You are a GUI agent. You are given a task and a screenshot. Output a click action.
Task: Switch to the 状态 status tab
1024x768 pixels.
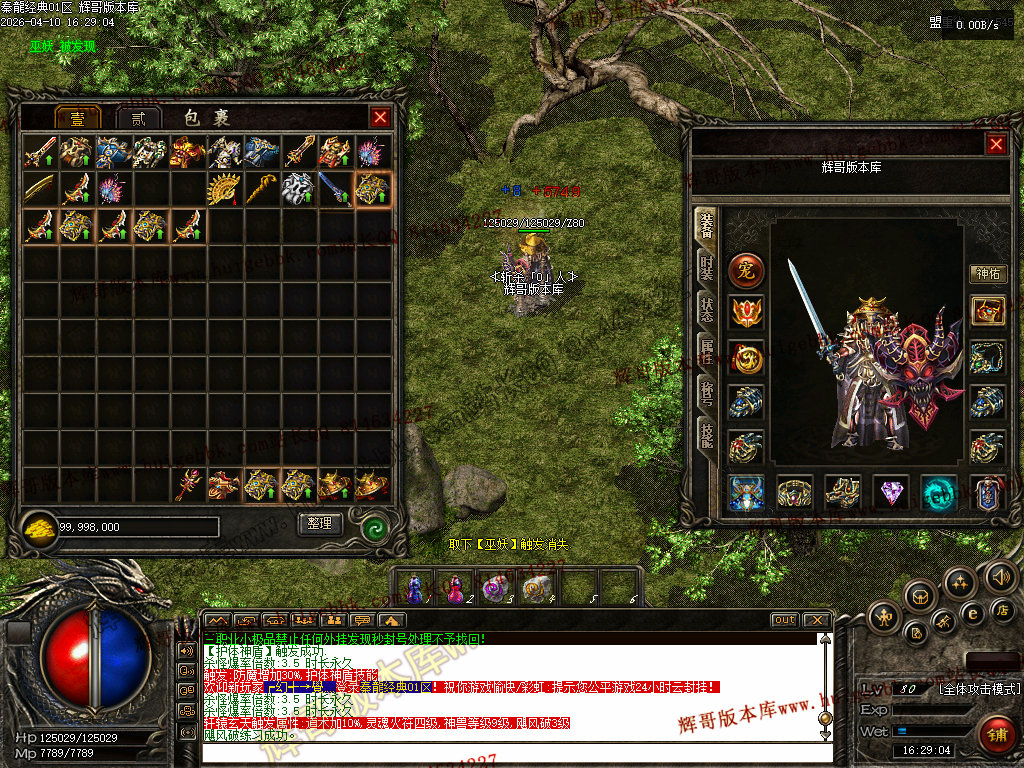pos(706,310)
